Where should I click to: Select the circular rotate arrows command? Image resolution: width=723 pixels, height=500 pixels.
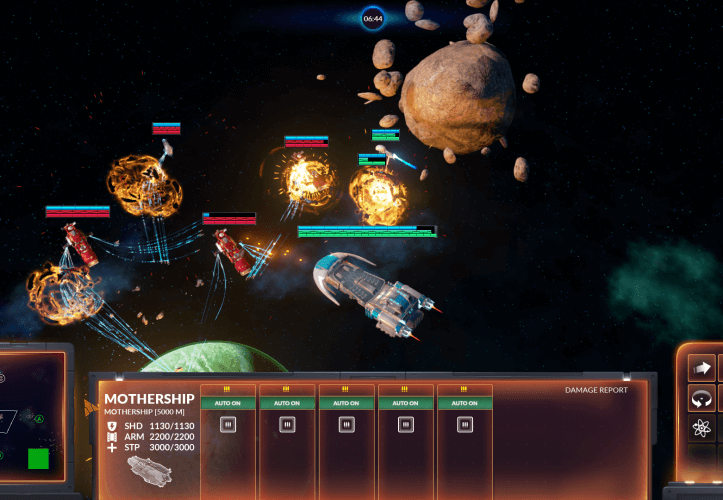coord(701,398)
